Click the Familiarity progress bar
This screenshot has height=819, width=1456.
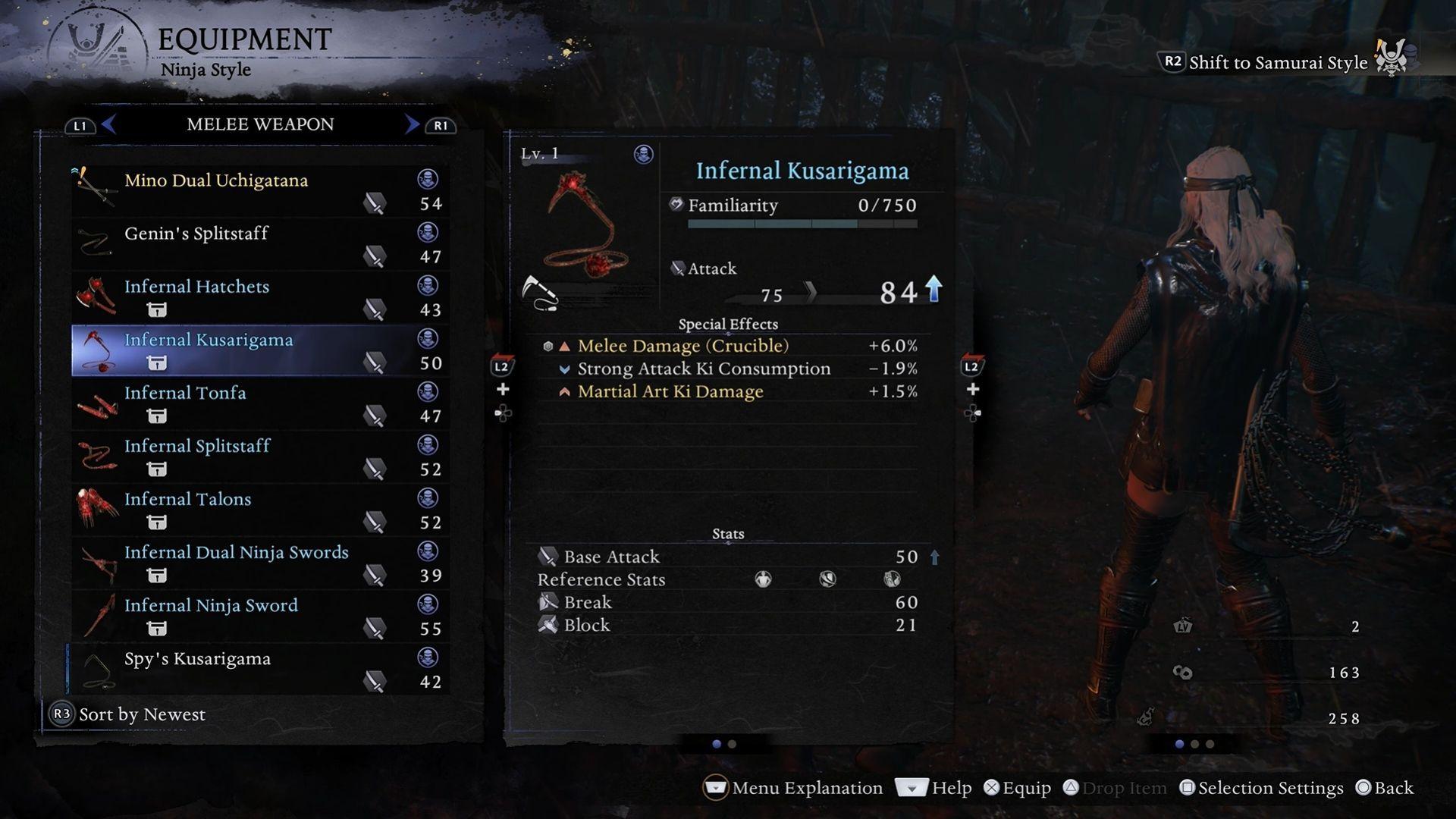click(801, 223)
